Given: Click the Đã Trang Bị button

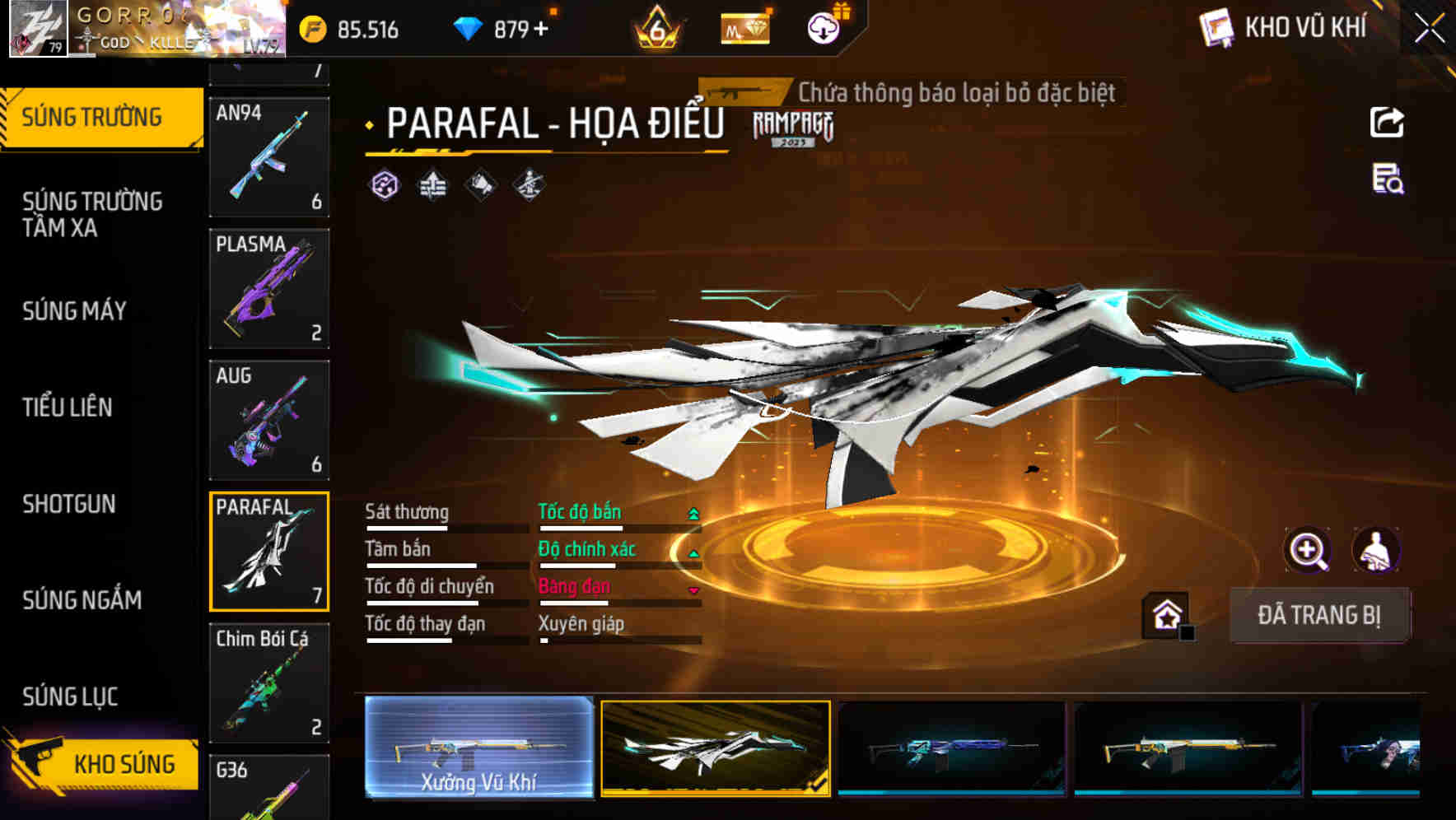Looking at the screenshot, I should pos(1319,614).
